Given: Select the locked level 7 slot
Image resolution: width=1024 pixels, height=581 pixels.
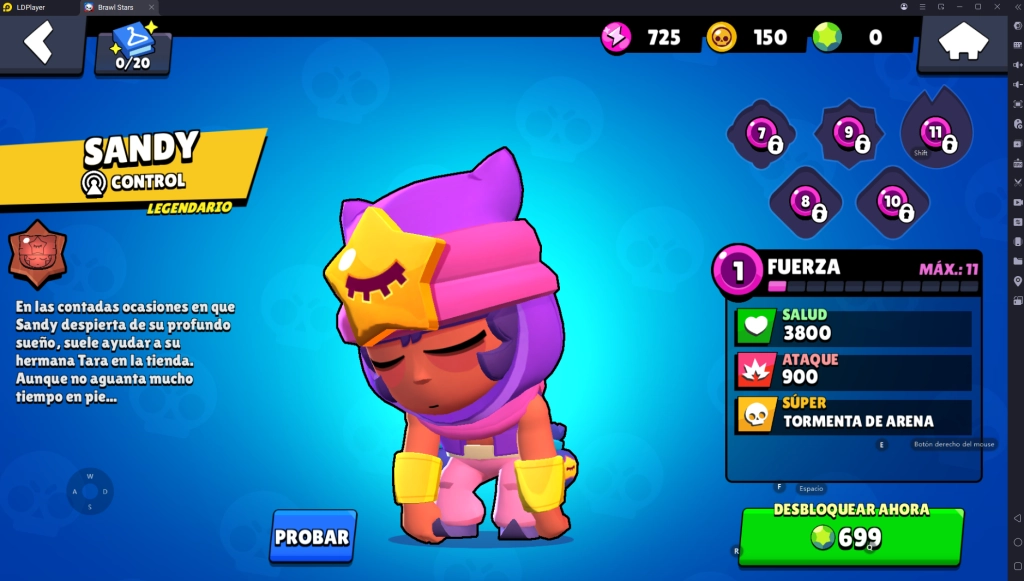Looking at the screenshot, I should tap(762, 134).
